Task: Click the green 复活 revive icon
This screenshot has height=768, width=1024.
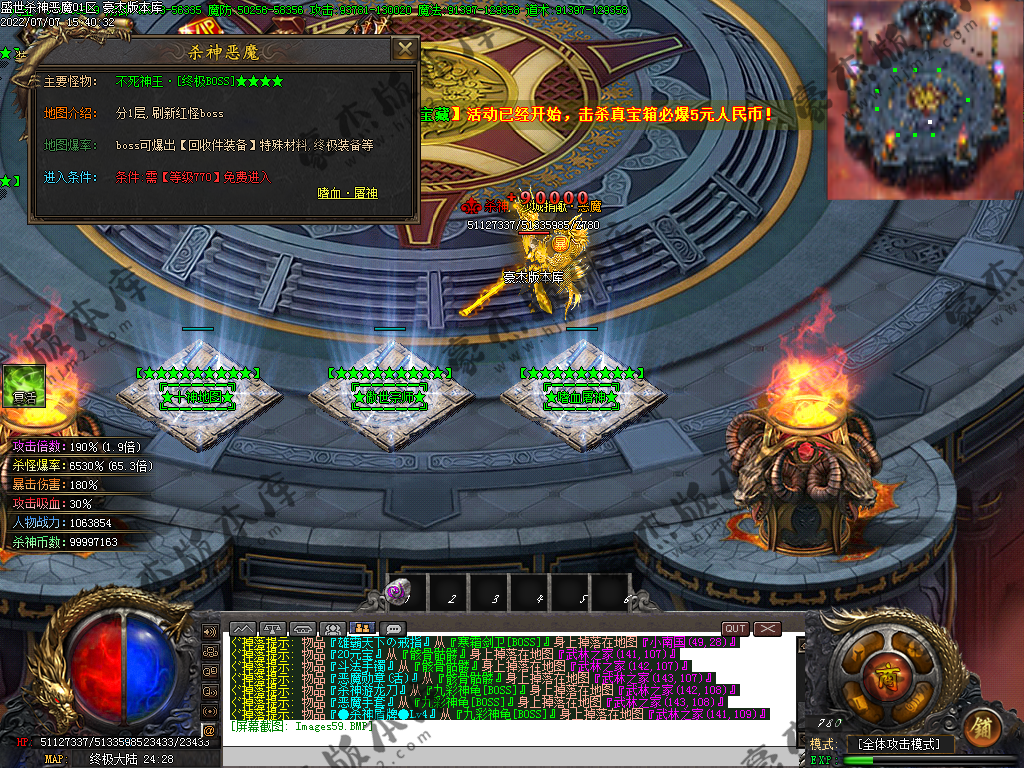Action: click(x=24, y=385)
